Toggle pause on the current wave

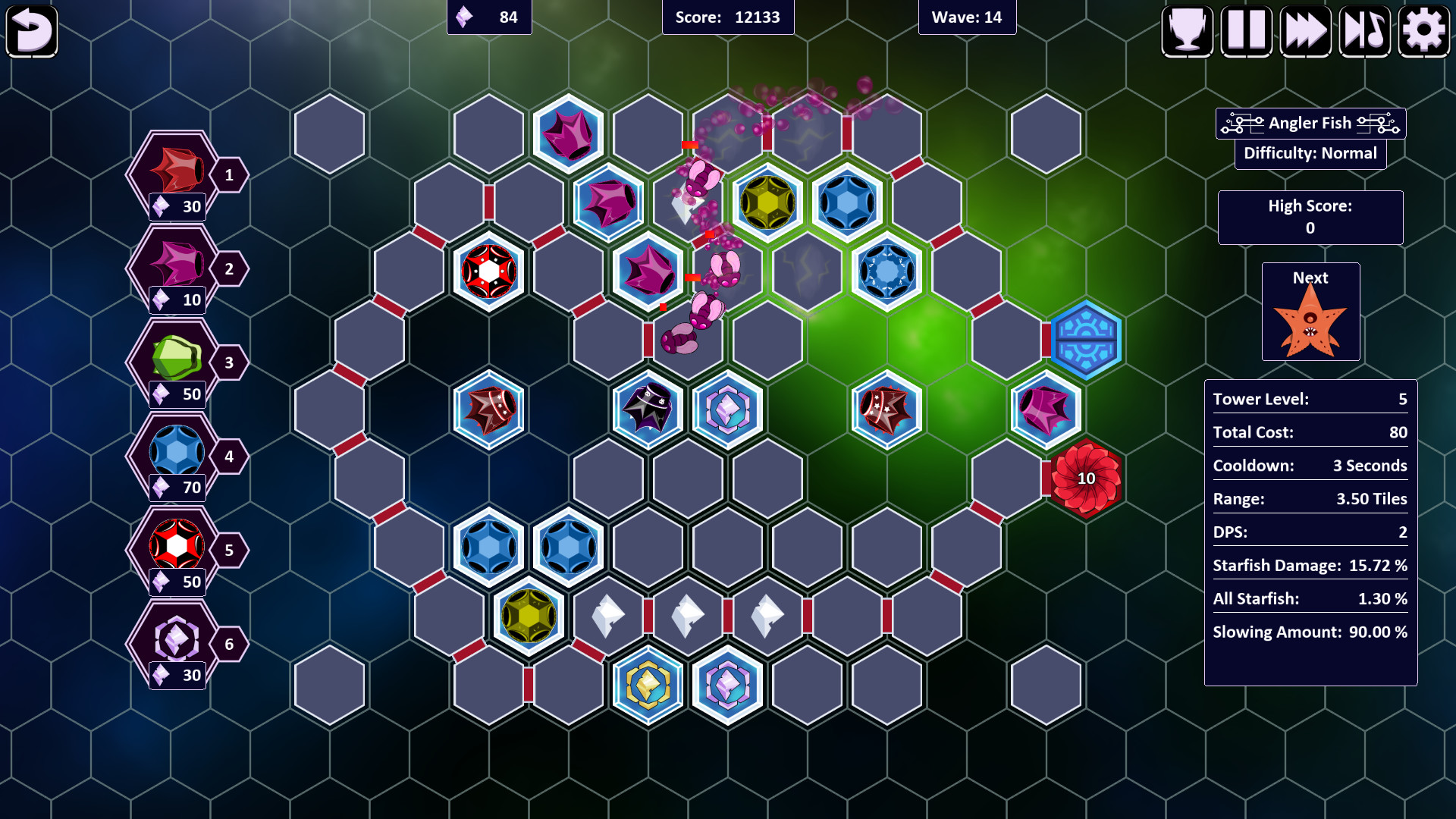point(1245,30)
